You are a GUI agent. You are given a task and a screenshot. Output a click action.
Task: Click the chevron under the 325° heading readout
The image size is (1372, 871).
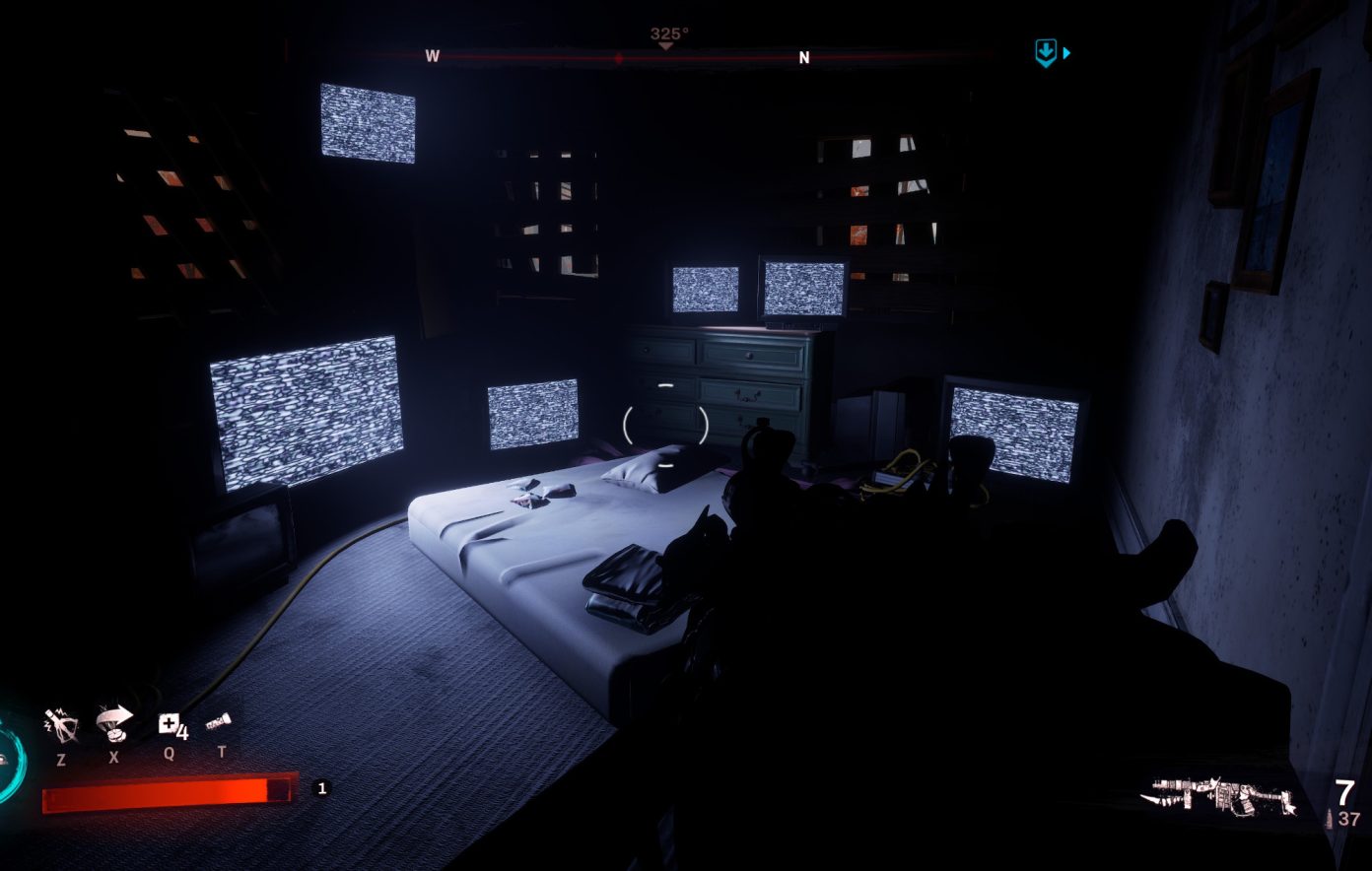point(667,43)
